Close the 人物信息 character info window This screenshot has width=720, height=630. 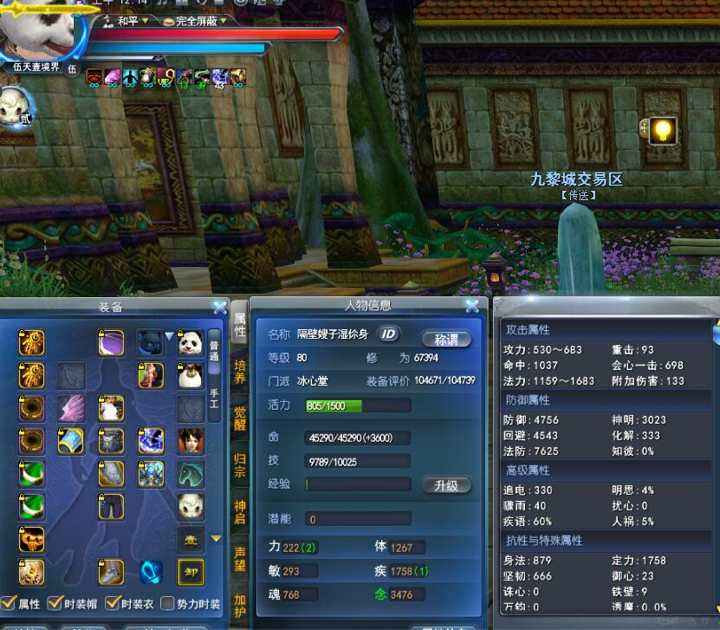click(472, 306)
